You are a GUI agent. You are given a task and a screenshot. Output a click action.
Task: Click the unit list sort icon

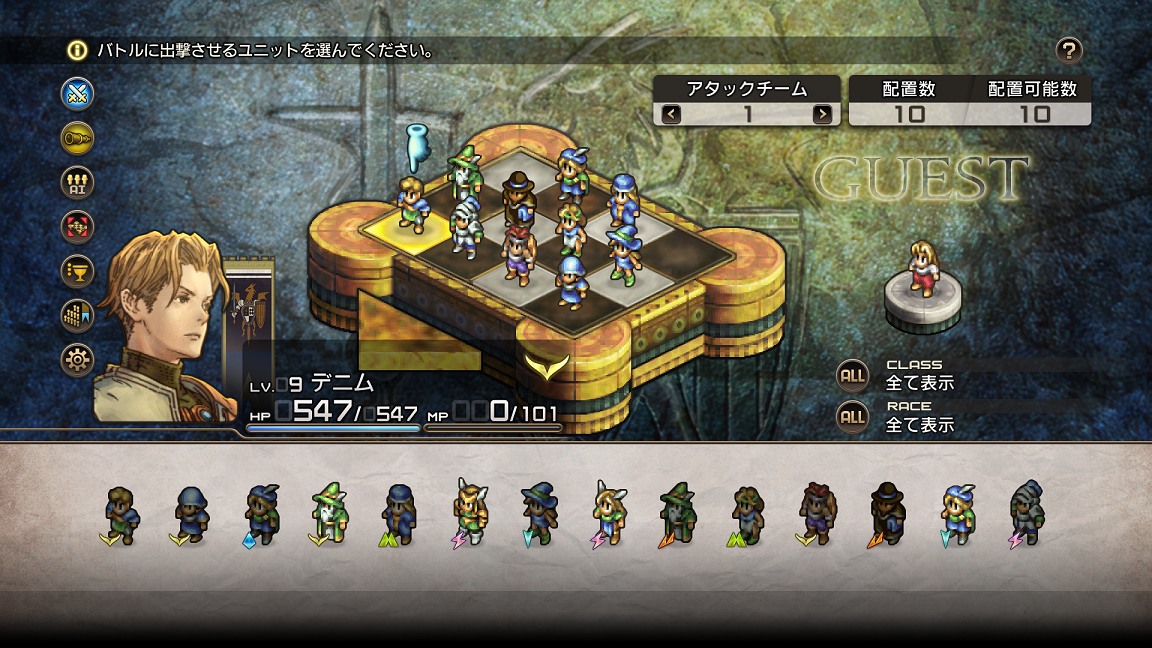pos(77,314)
